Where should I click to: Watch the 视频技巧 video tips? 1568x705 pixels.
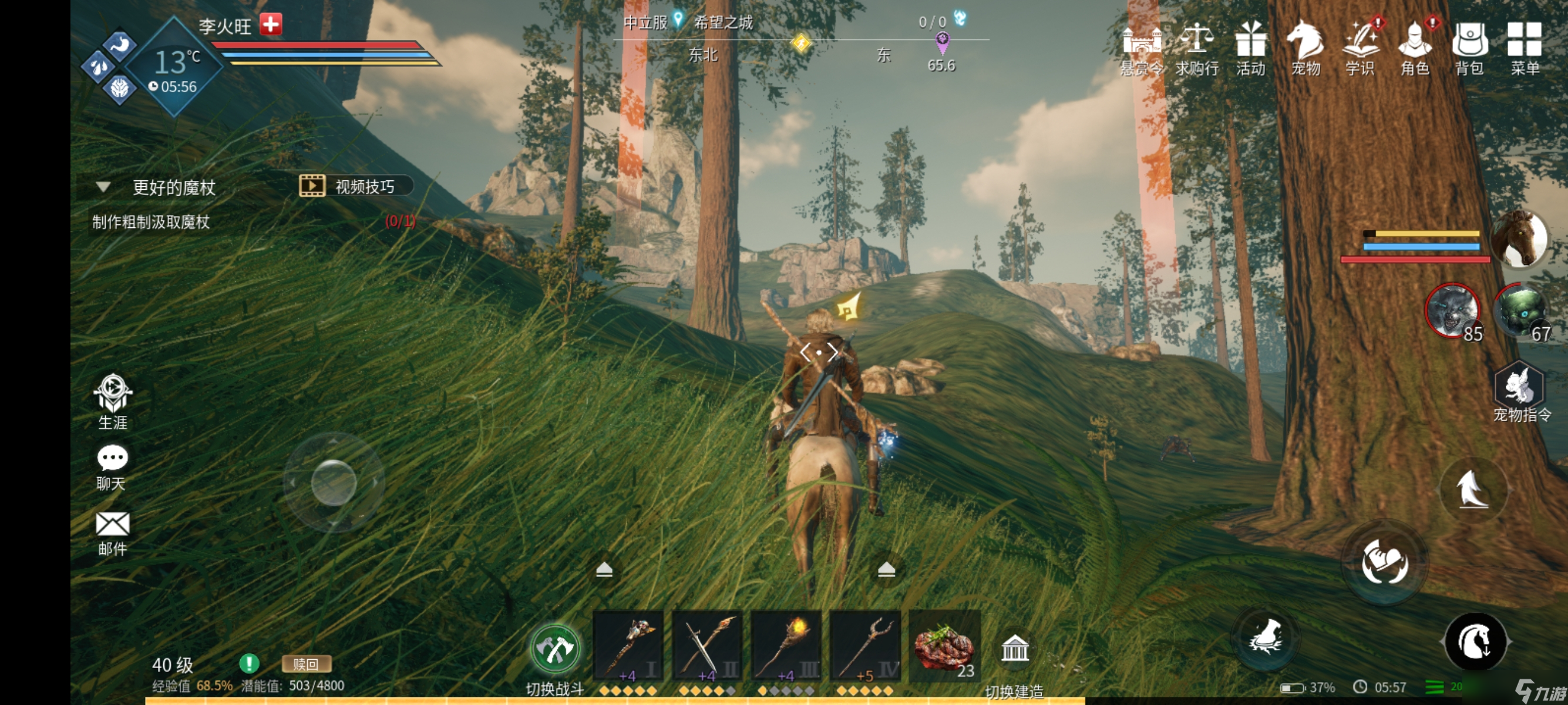(x=355, y=186)
